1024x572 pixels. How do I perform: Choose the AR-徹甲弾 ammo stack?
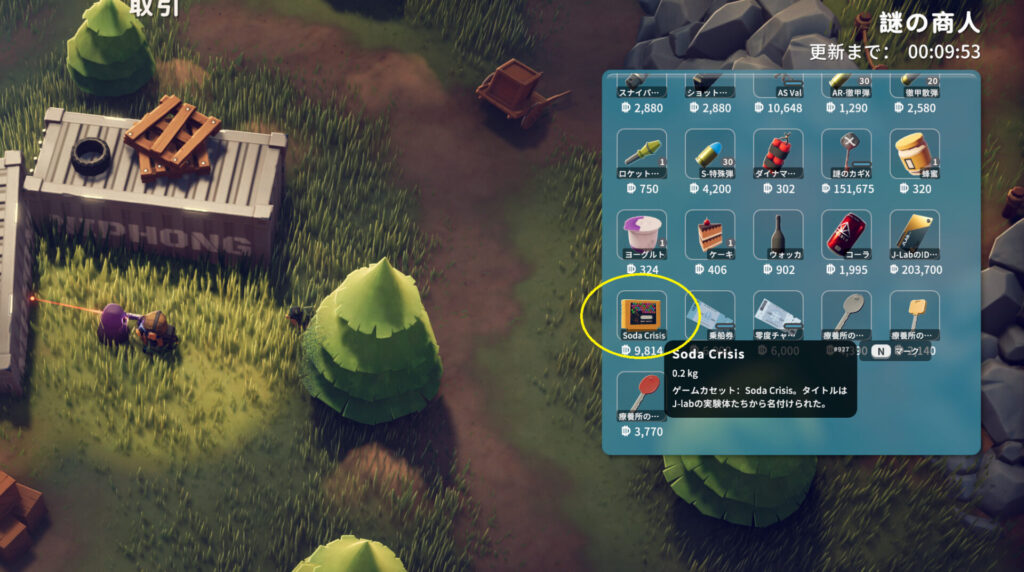coord(846,87)
